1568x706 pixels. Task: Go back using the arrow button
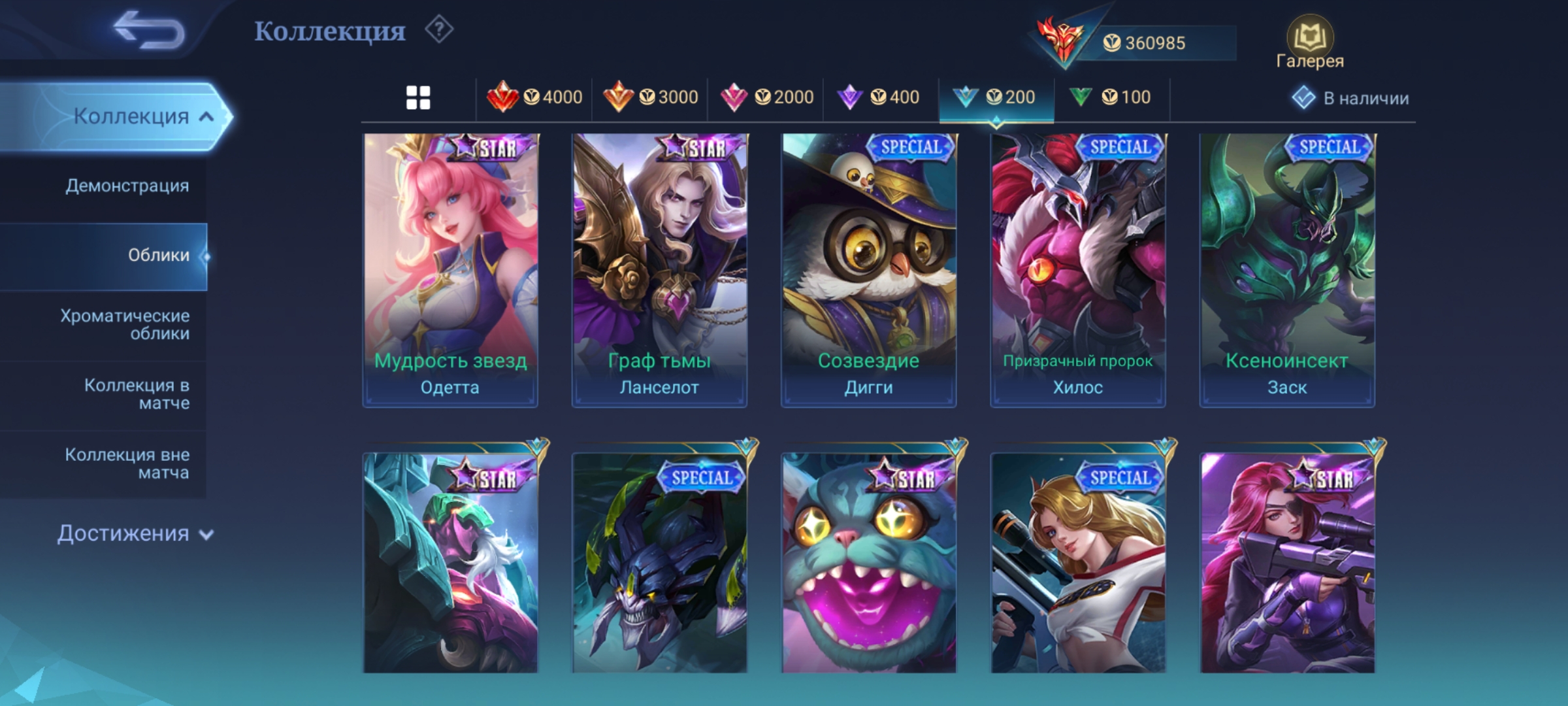[149, 30]
